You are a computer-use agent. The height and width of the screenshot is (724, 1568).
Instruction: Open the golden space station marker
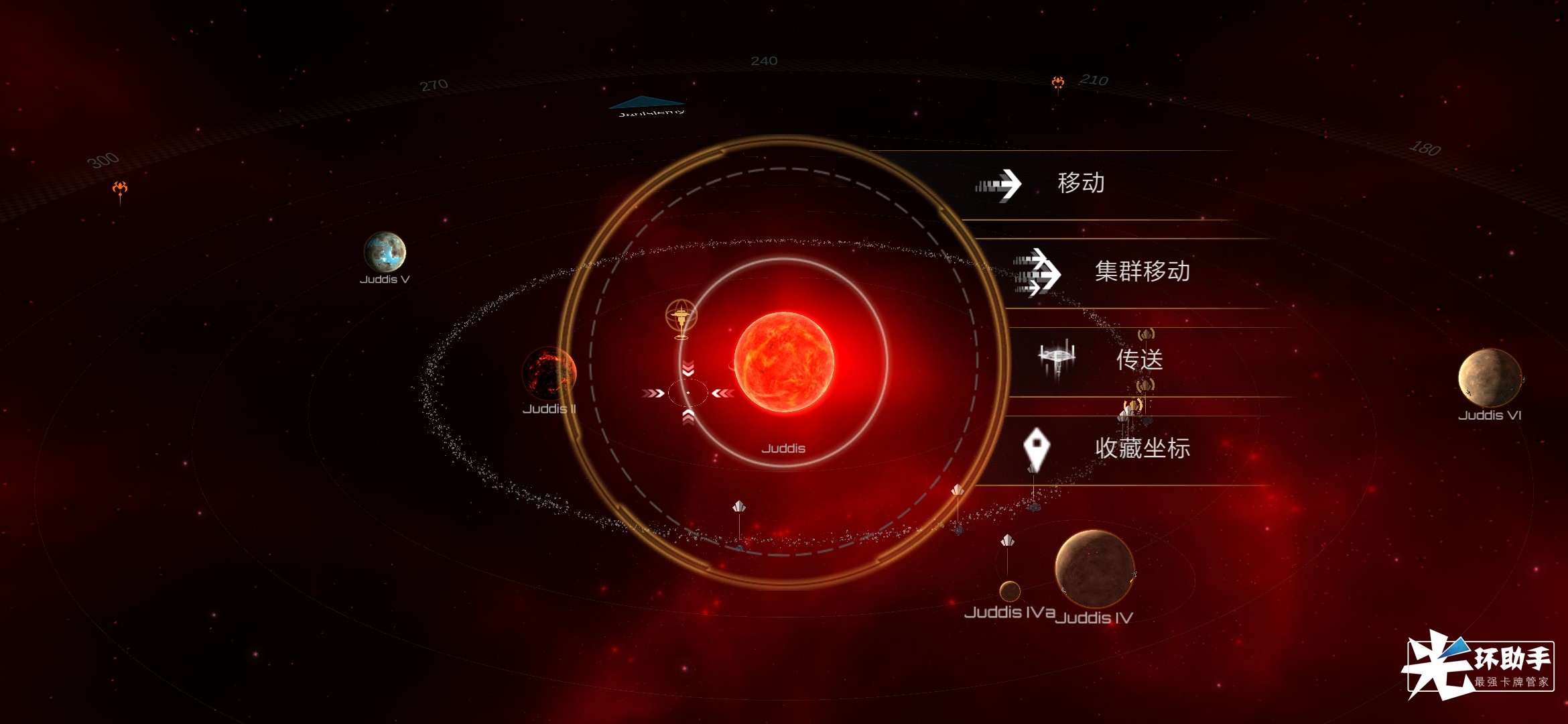click(x=681, y=316)
